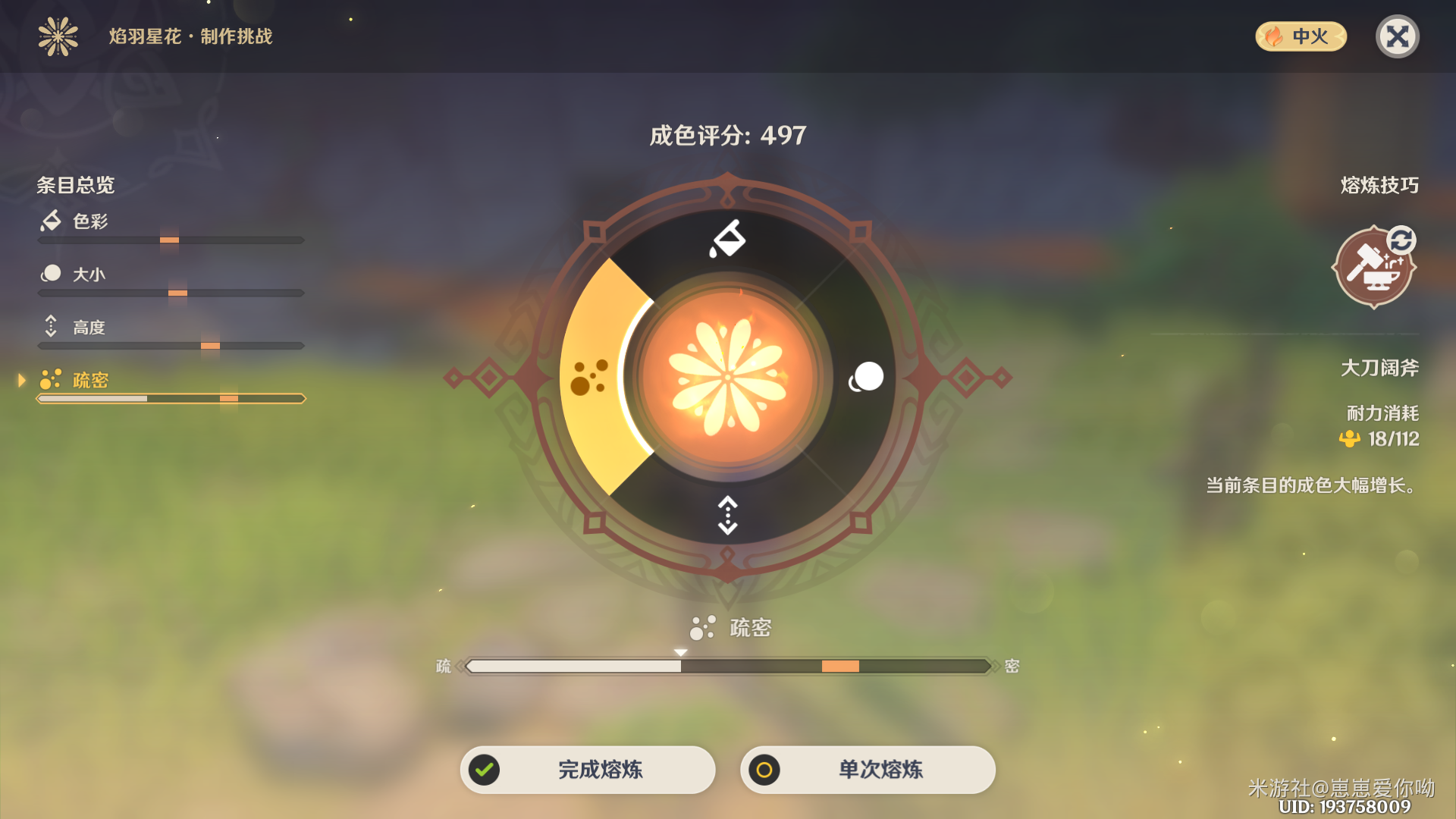This screenshot has width=1456, height=819.
Task: Click the orange target zone on the bottom slider
Action: pyautogui.click(x=839, y=667)
